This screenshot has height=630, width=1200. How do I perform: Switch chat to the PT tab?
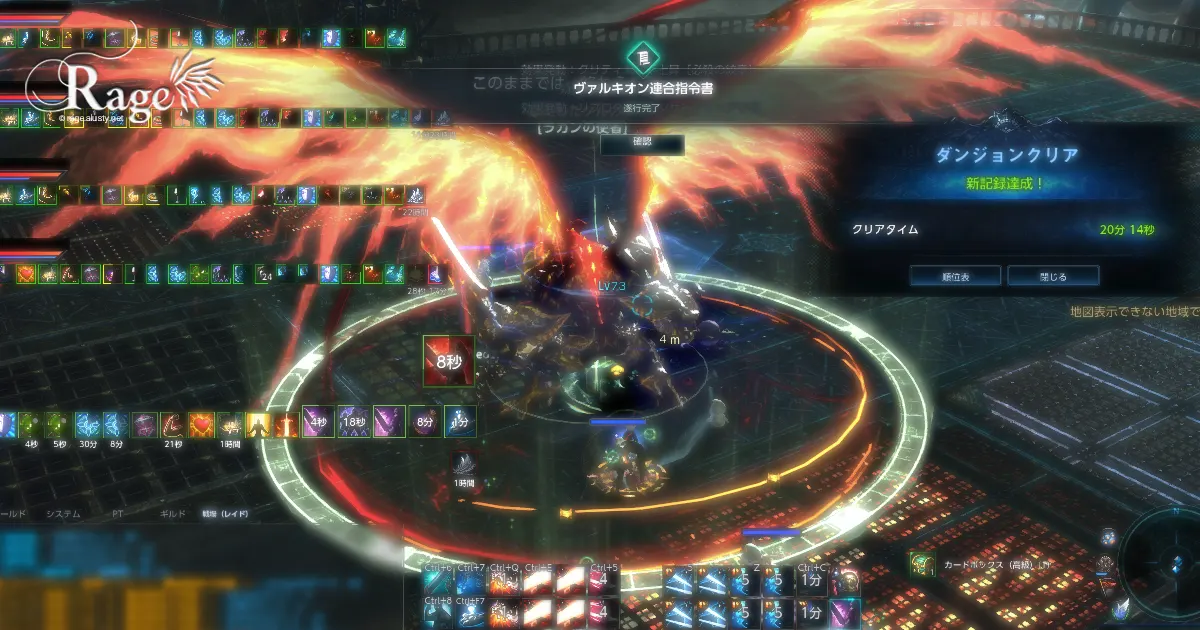(118, 514)
